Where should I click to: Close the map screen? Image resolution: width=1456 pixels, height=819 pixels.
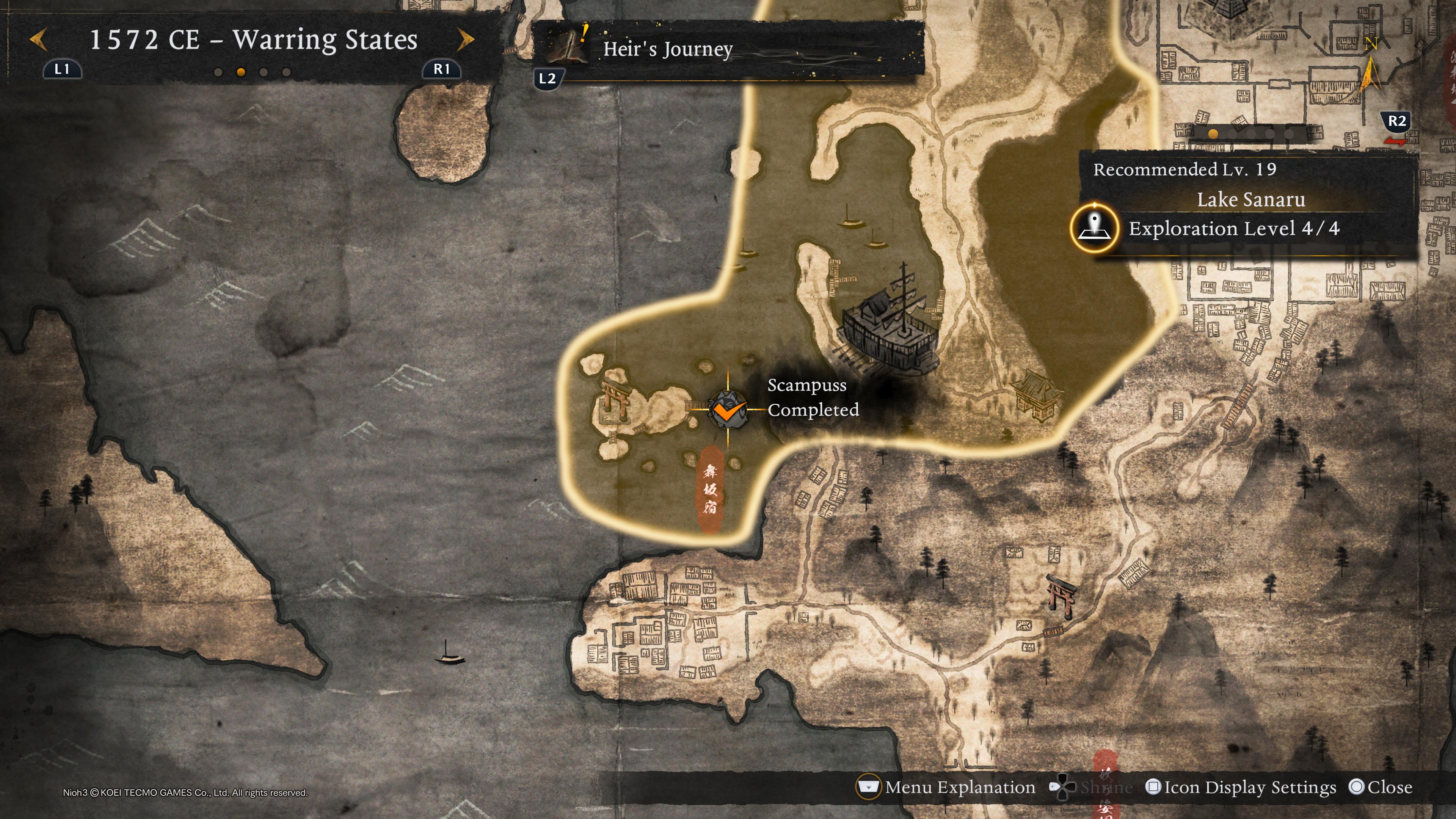click(x=1380, y=787)
